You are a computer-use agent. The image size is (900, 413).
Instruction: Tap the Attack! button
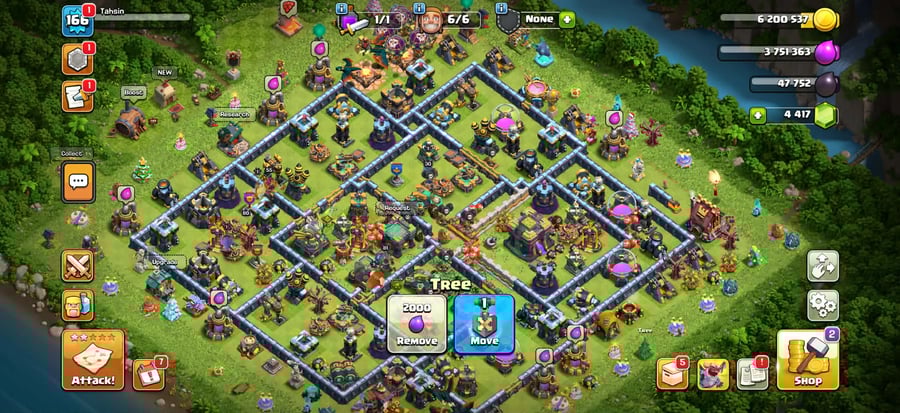point(93,358)
